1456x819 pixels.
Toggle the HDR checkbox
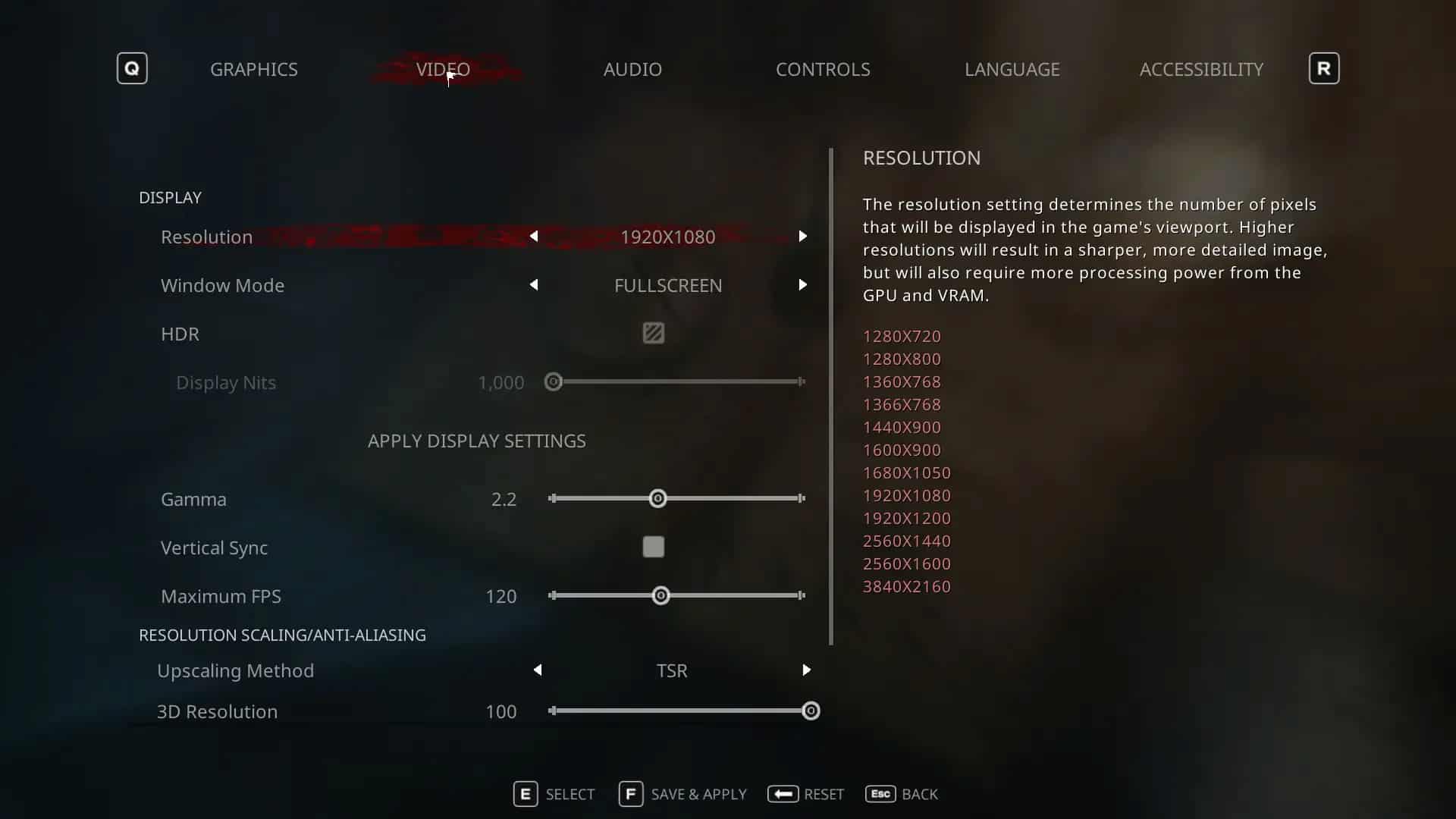coord(653,333)
